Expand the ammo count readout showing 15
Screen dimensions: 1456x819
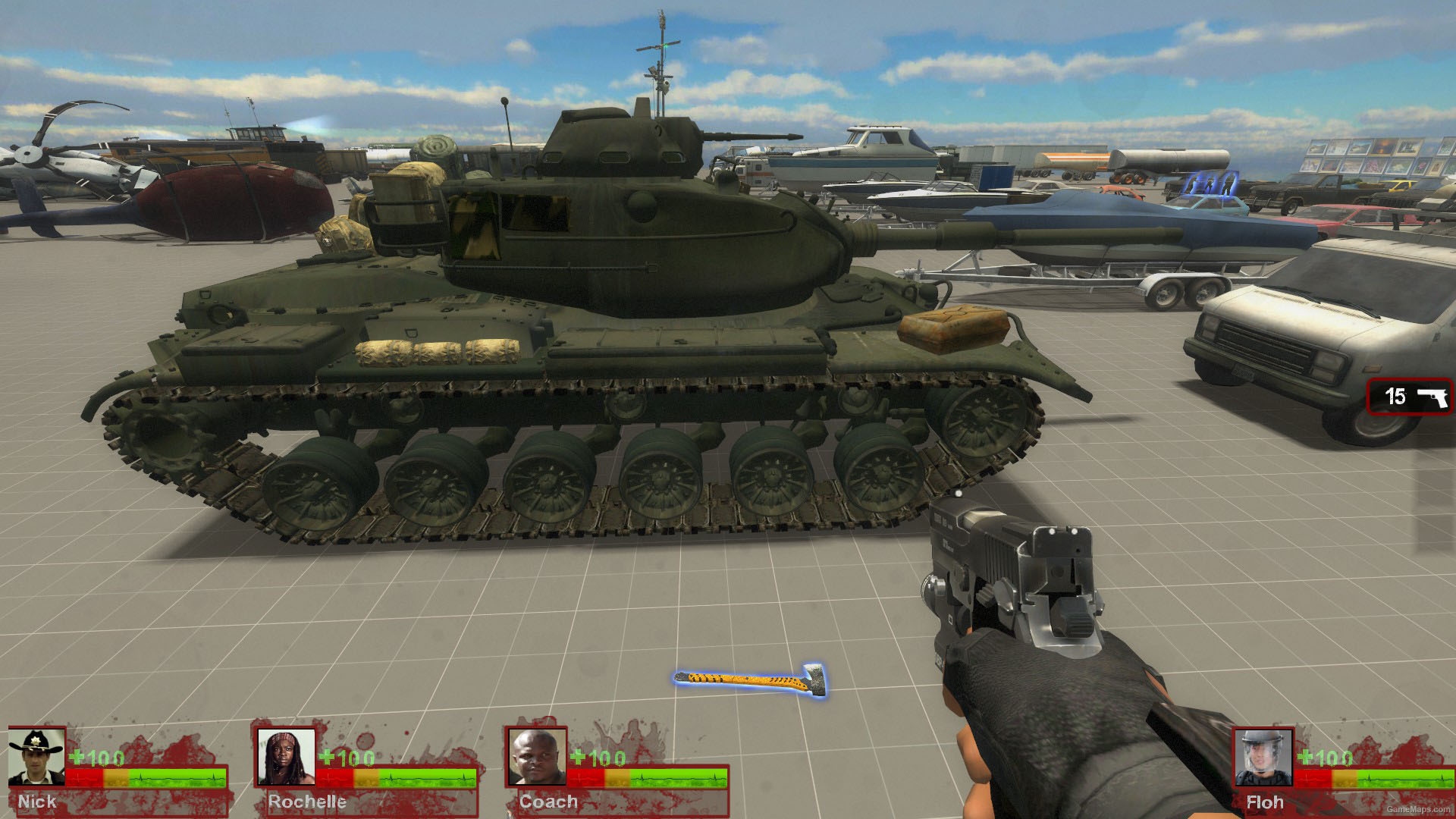(1395, 397)
